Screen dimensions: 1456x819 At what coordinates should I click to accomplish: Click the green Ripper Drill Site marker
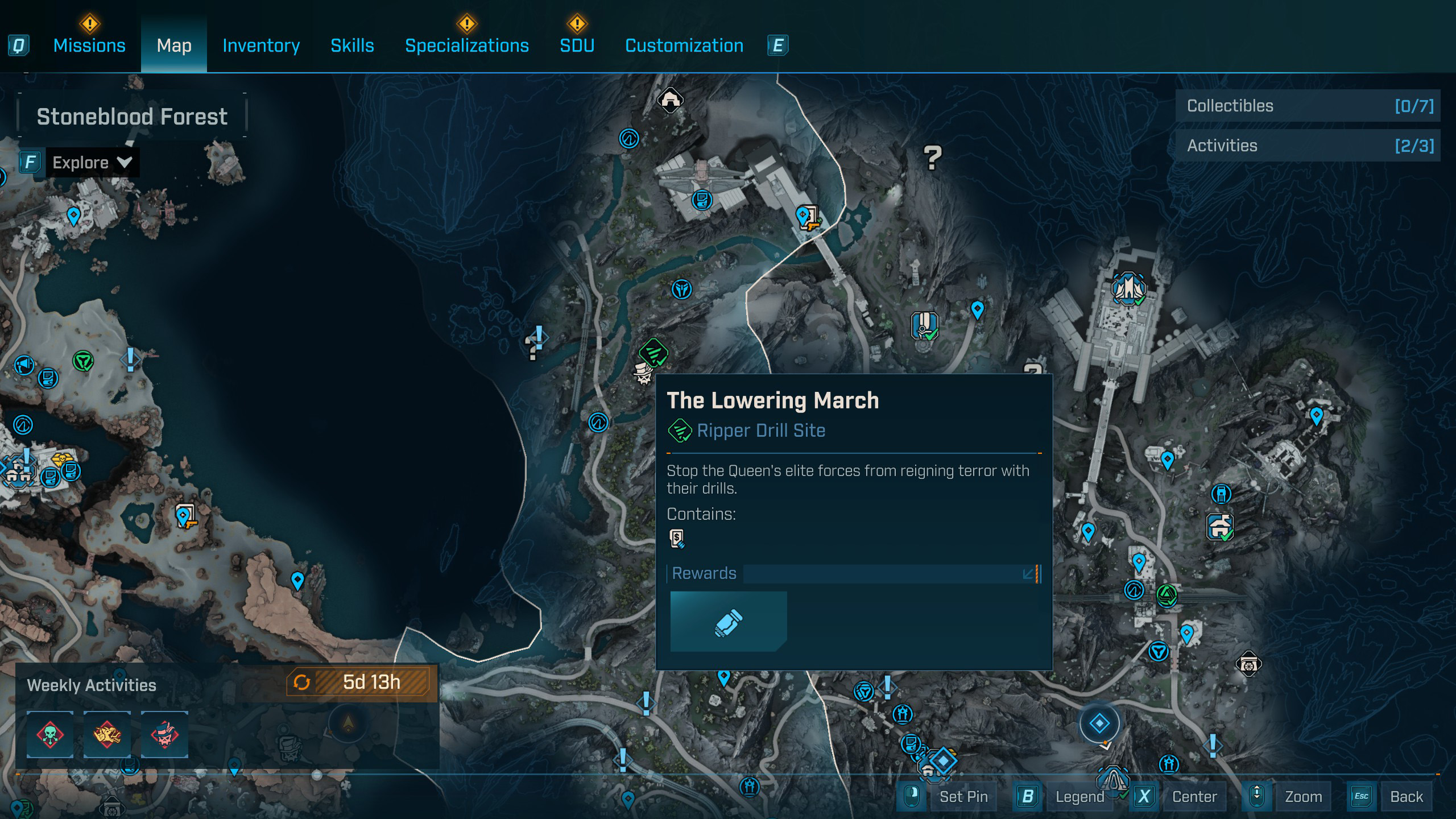point(653,352)
